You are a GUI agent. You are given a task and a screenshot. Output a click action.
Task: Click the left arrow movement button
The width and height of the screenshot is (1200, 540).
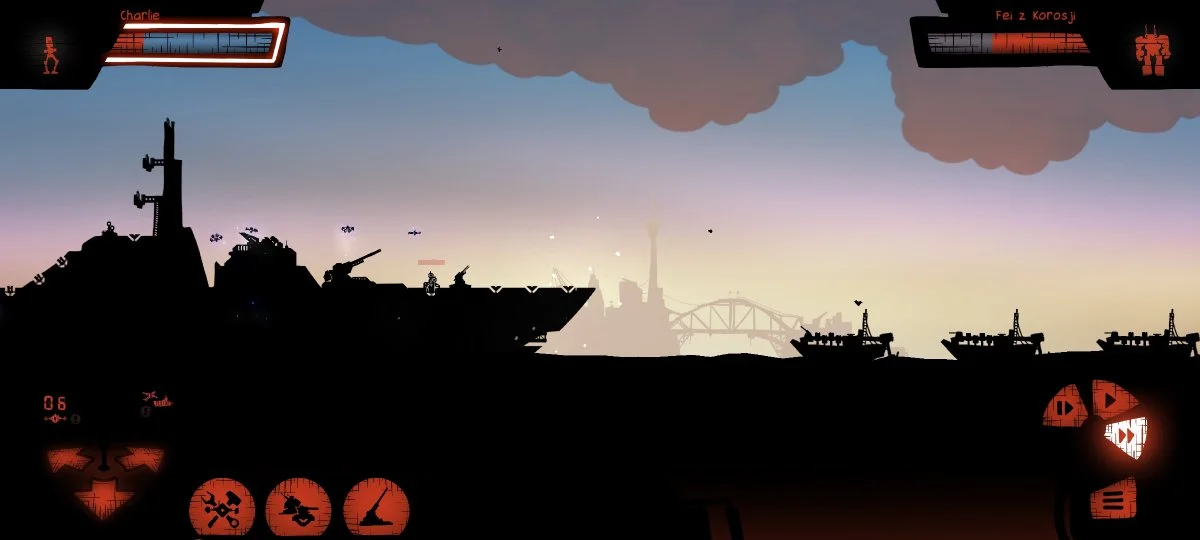(71, 460)
